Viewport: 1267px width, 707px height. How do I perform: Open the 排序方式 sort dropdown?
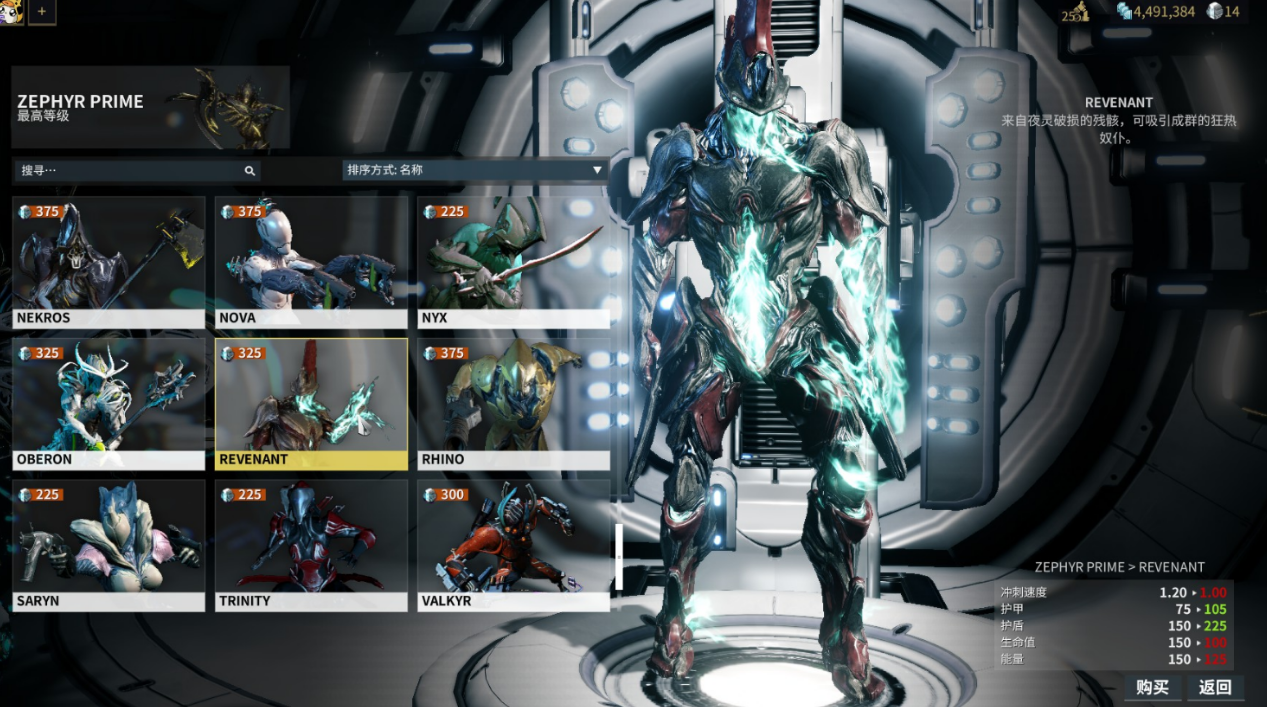pyautogui.click(x=474, y=170)
